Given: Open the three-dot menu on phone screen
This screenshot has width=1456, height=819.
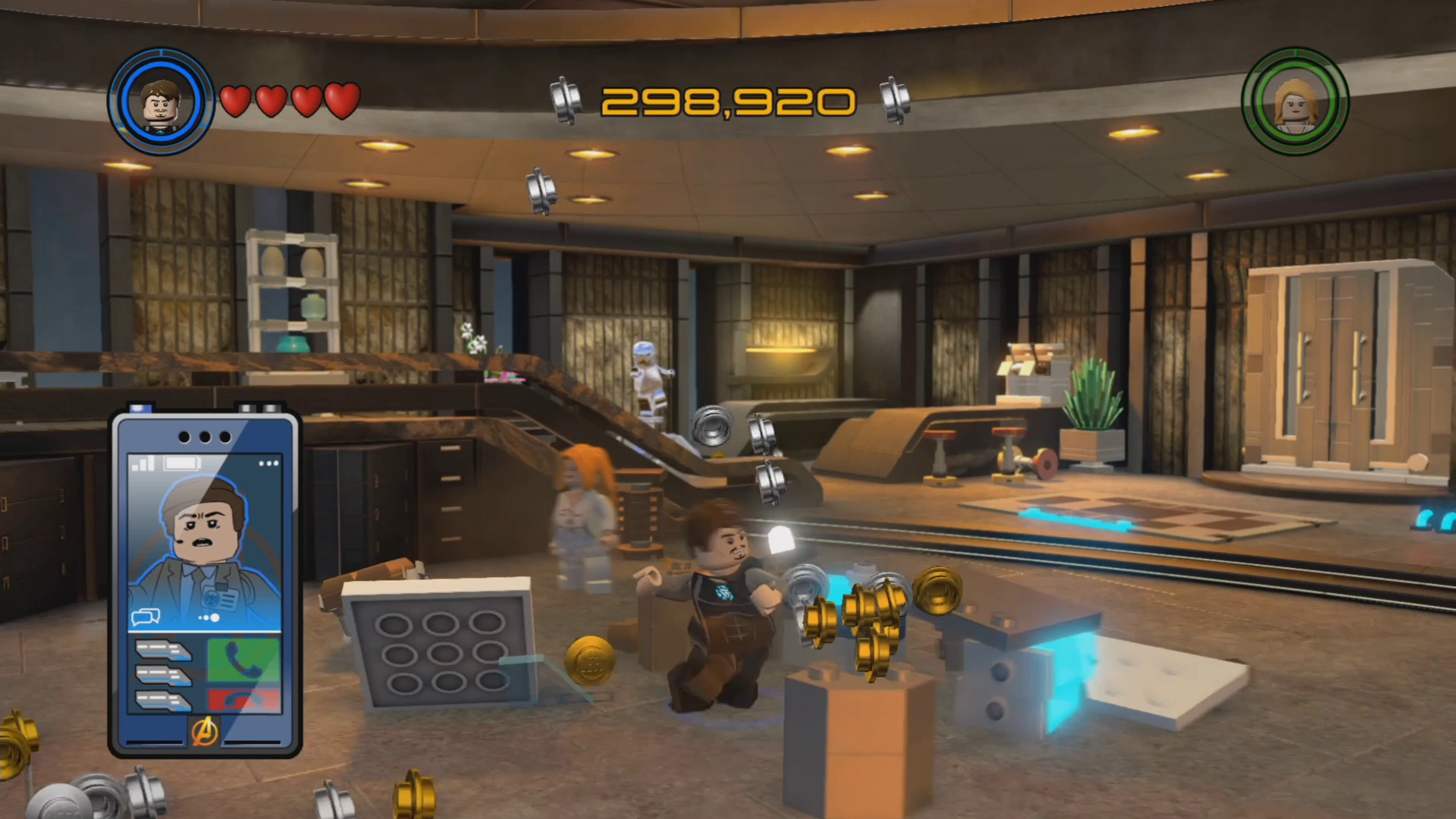Looking at the screenshot, I should coord(268,463).
